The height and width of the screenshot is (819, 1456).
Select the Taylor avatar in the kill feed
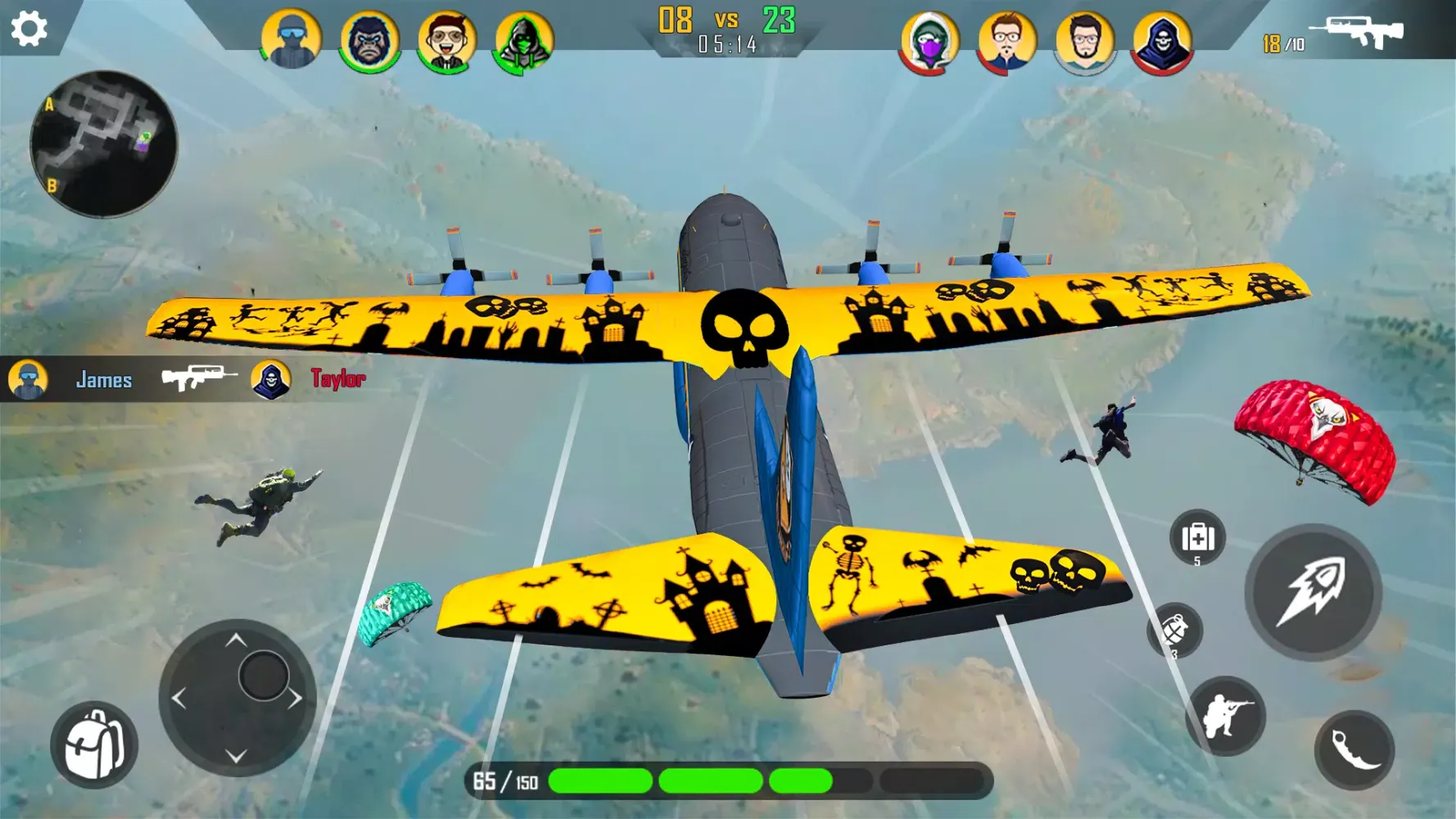coord(270,379)
